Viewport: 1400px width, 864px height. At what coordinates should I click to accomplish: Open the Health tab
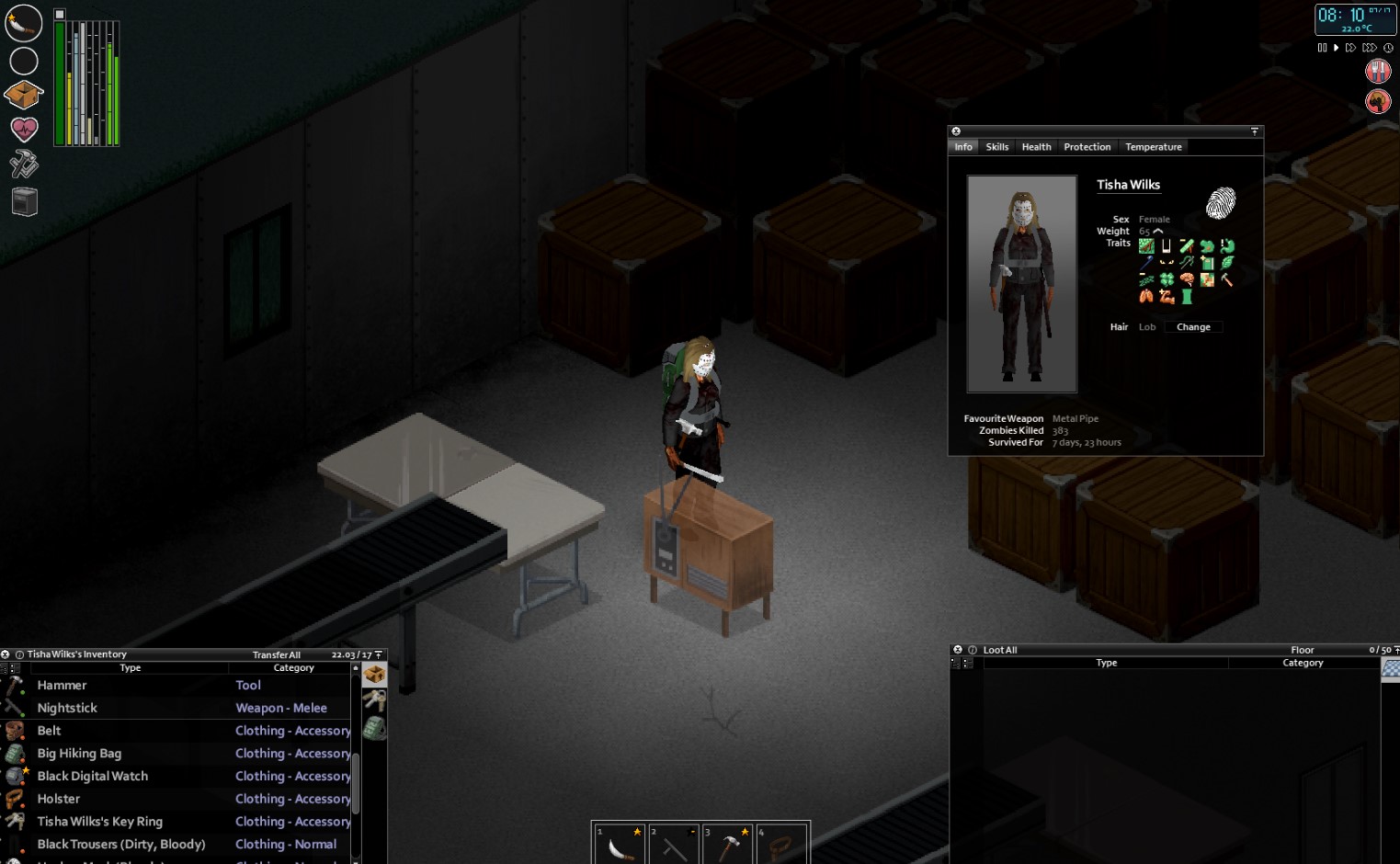tap(1036, 147)
